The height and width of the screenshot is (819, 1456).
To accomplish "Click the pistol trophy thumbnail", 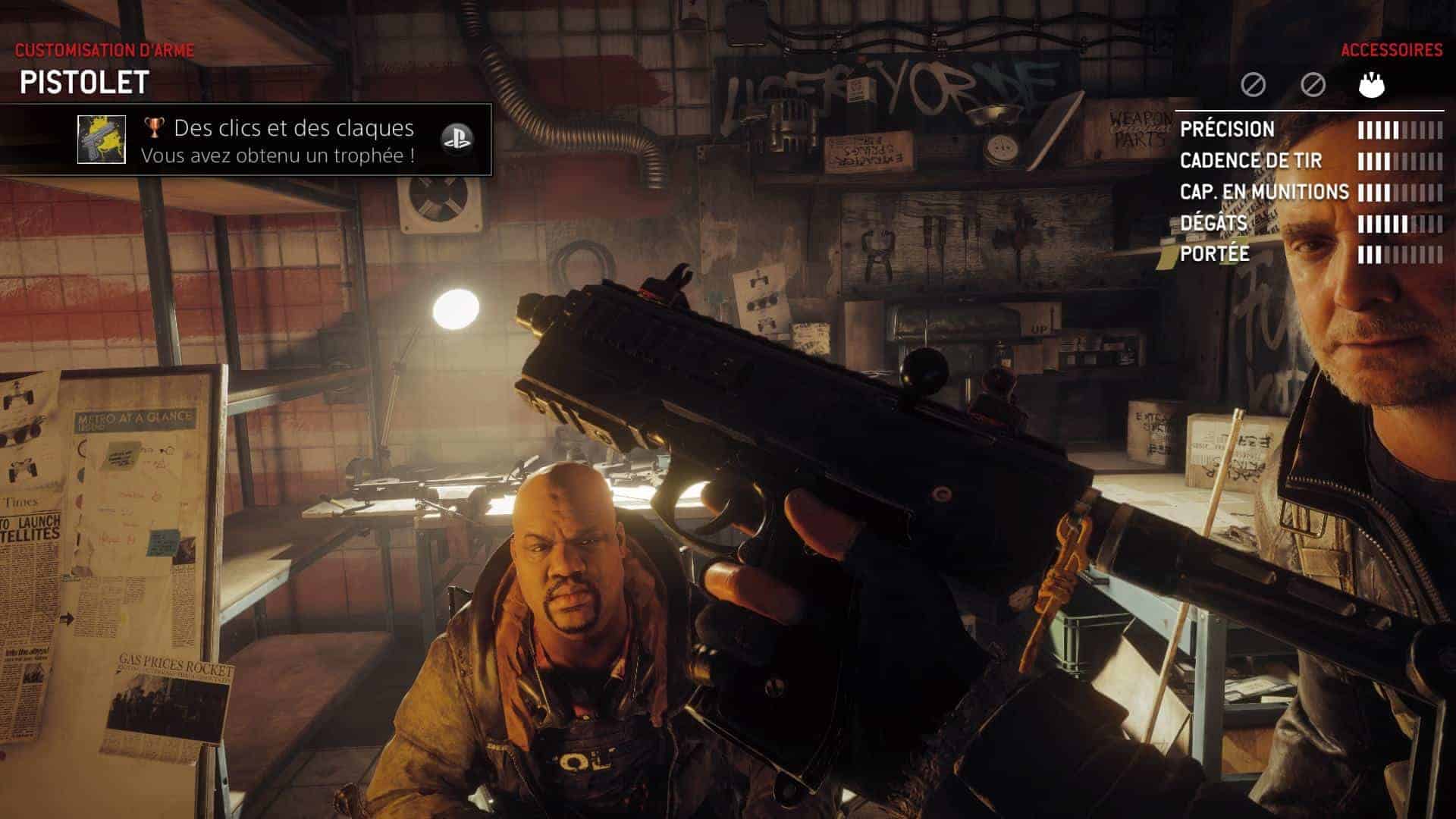I will (102, 140).
